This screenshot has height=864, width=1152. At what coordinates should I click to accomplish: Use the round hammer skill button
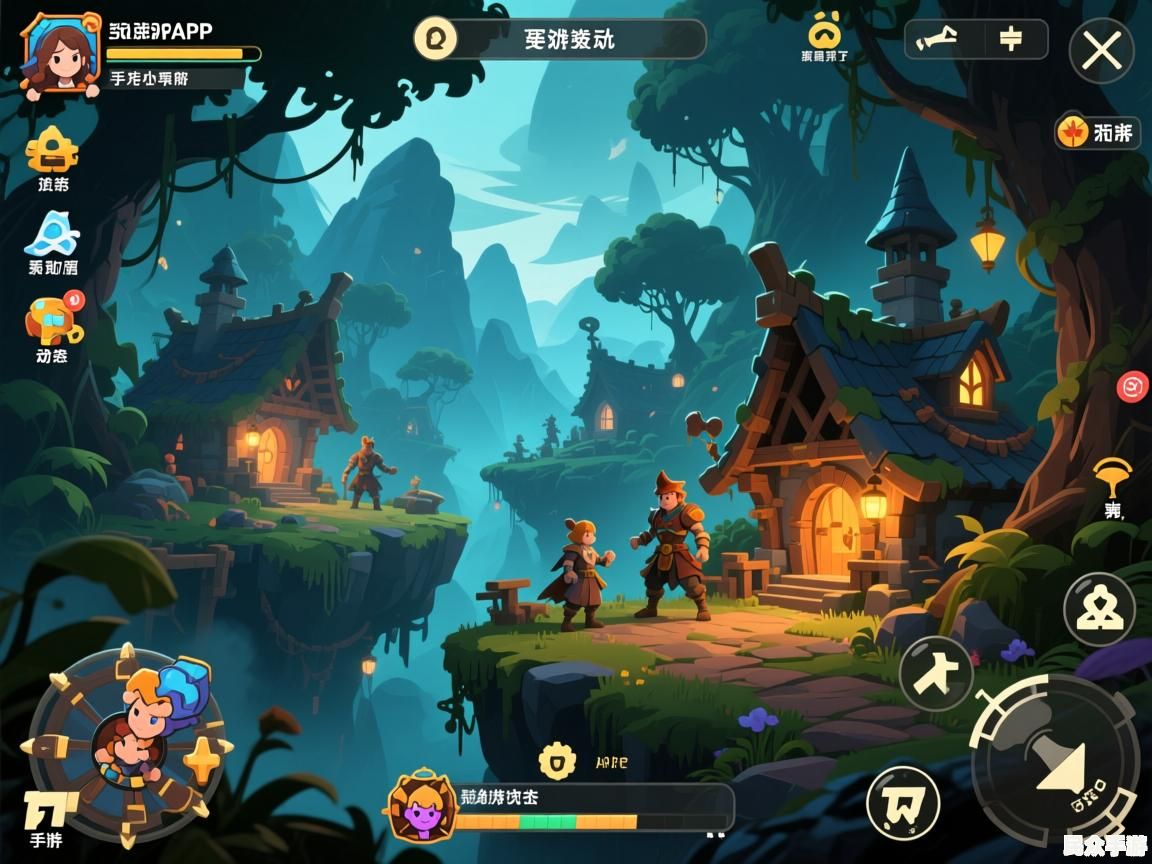pyautogui.click(x=936, y=674)
